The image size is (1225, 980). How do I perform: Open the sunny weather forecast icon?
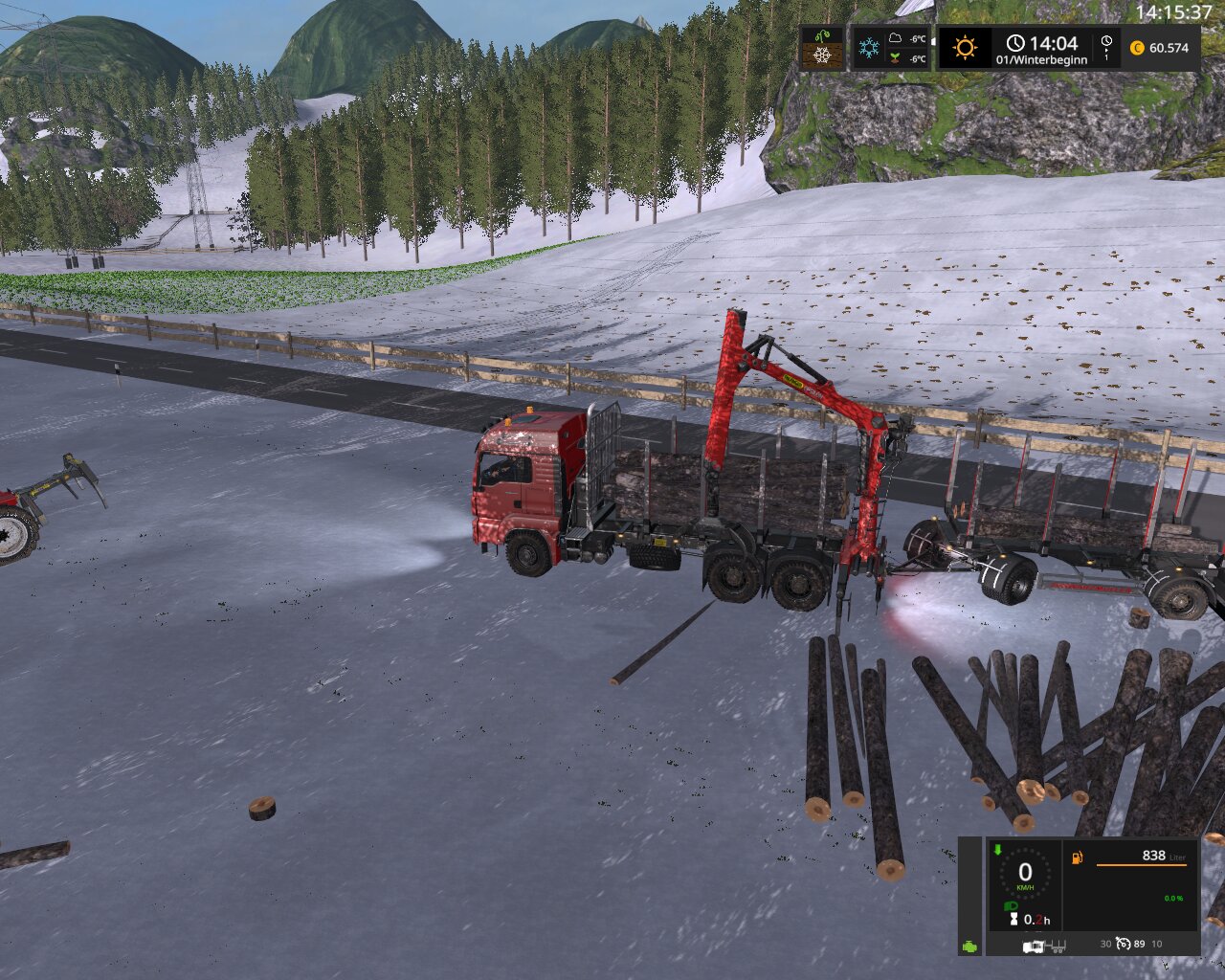click(x=964, y=47)
